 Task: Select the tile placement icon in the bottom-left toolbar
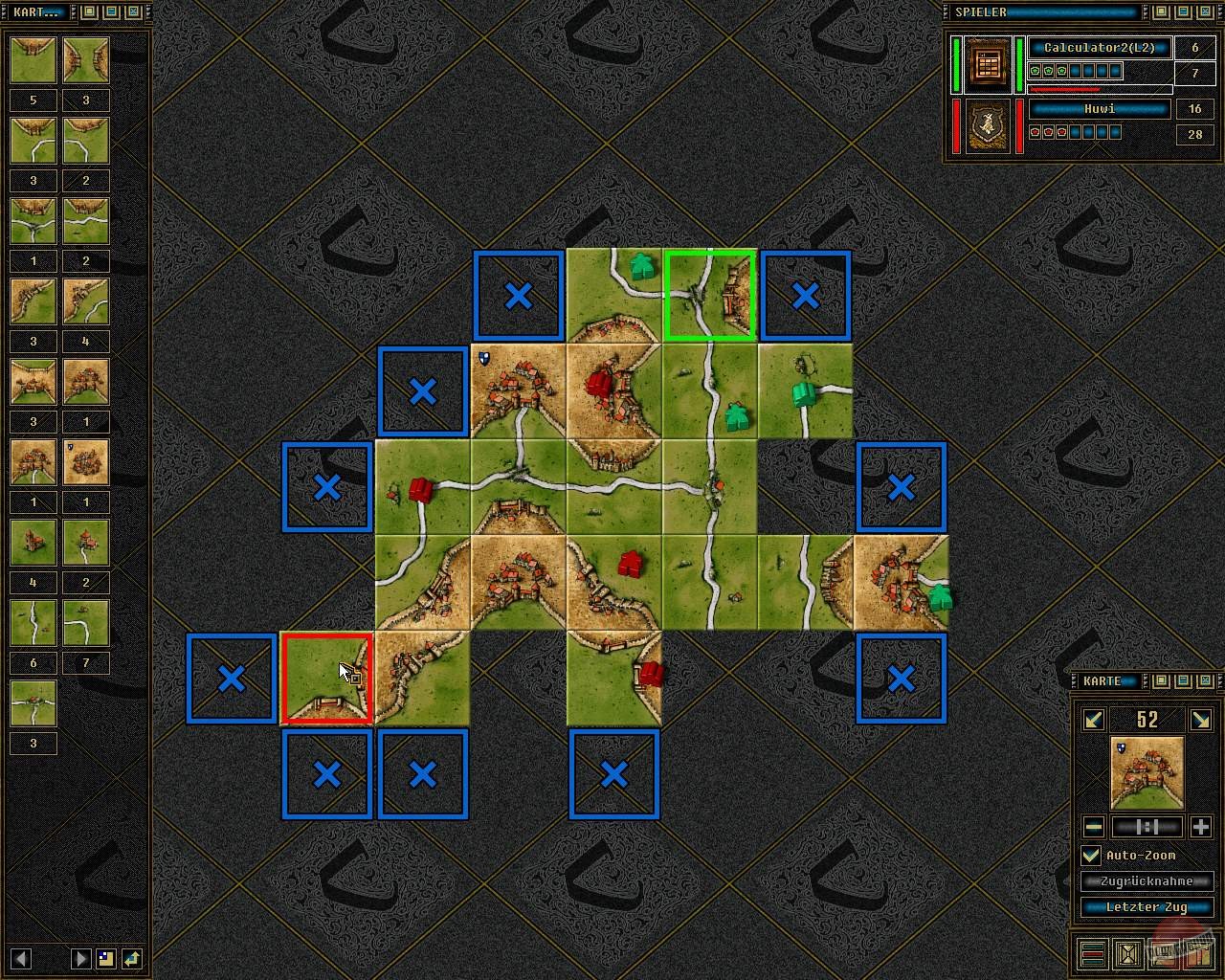(106, 958)
